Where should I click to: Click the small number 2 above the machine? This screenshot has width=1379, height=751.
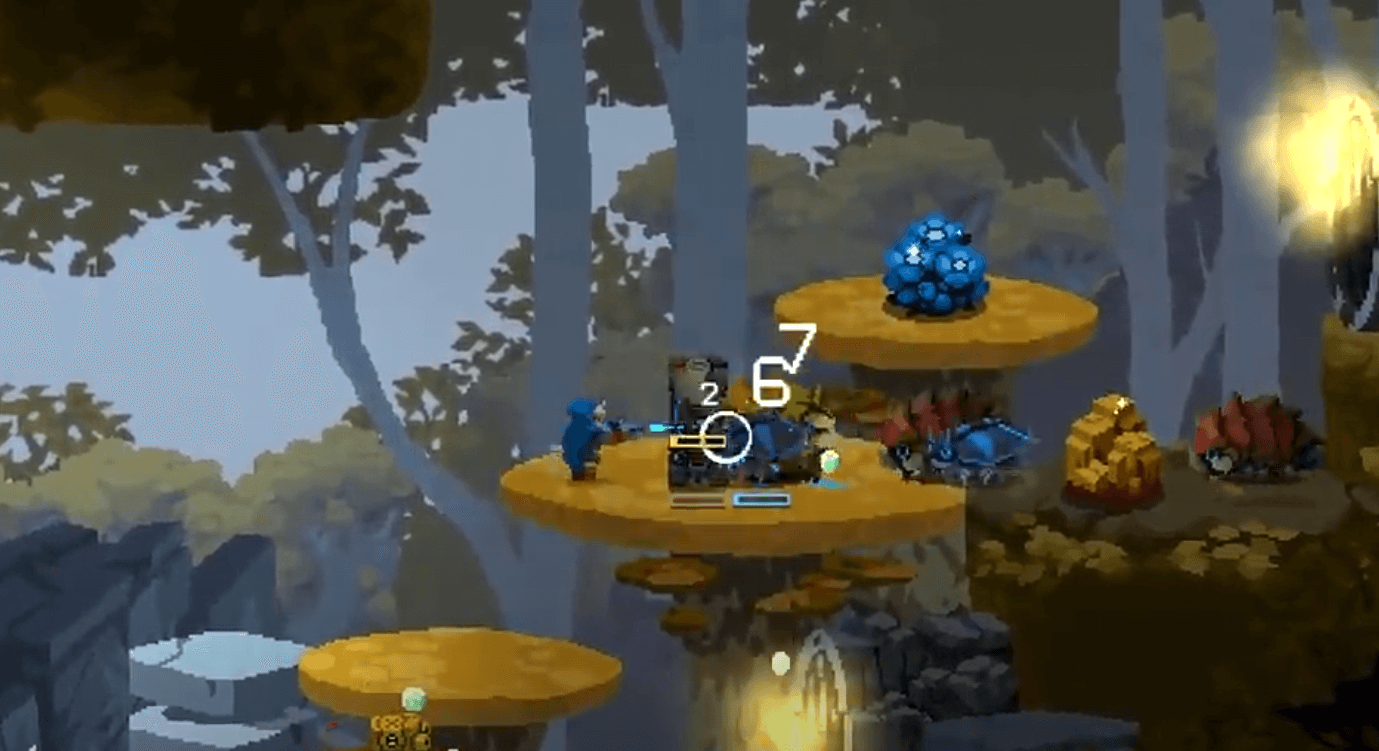pyautogui.click(x=711, y=392)
